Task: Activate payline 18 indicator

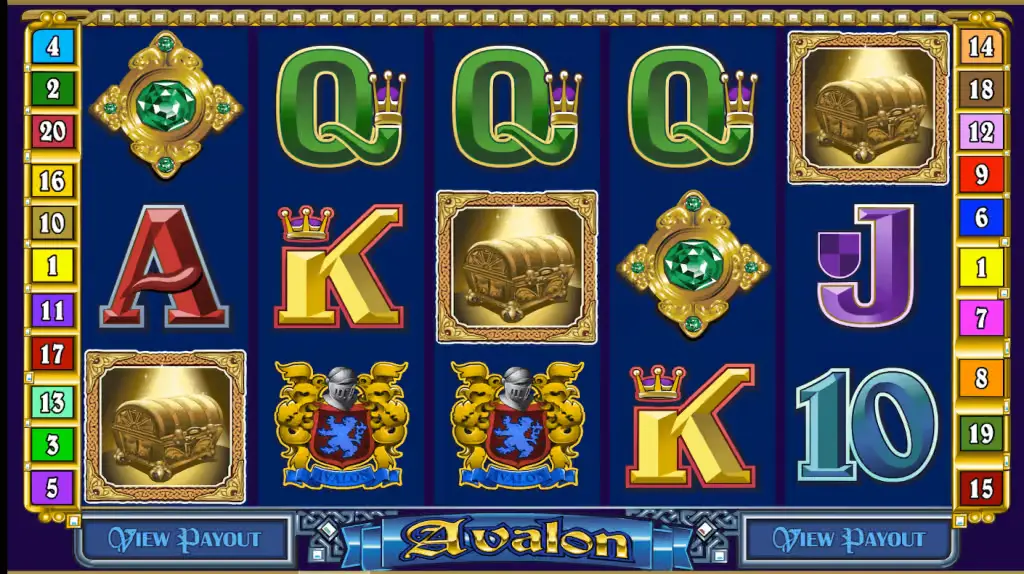Action: click(x=981, y=89)
